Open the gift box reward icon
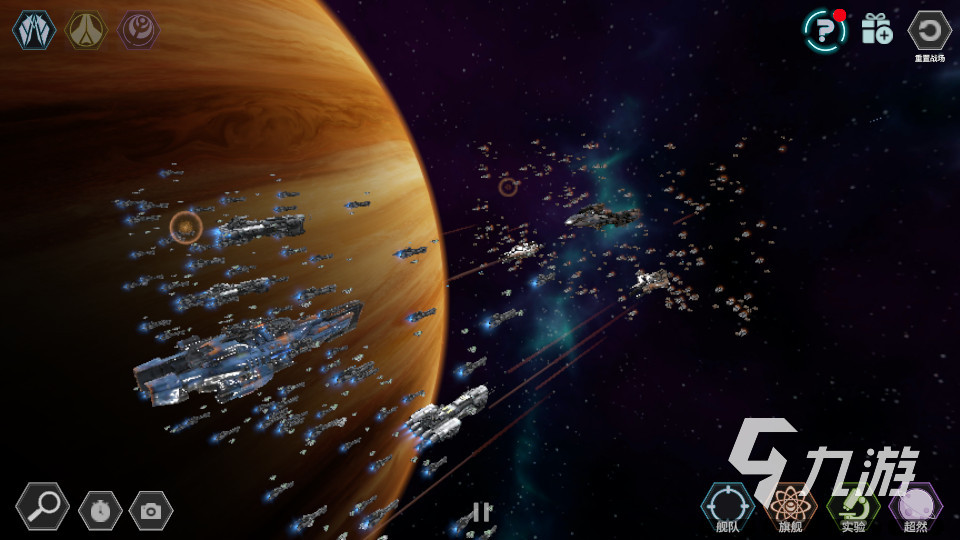 (877, 29)
